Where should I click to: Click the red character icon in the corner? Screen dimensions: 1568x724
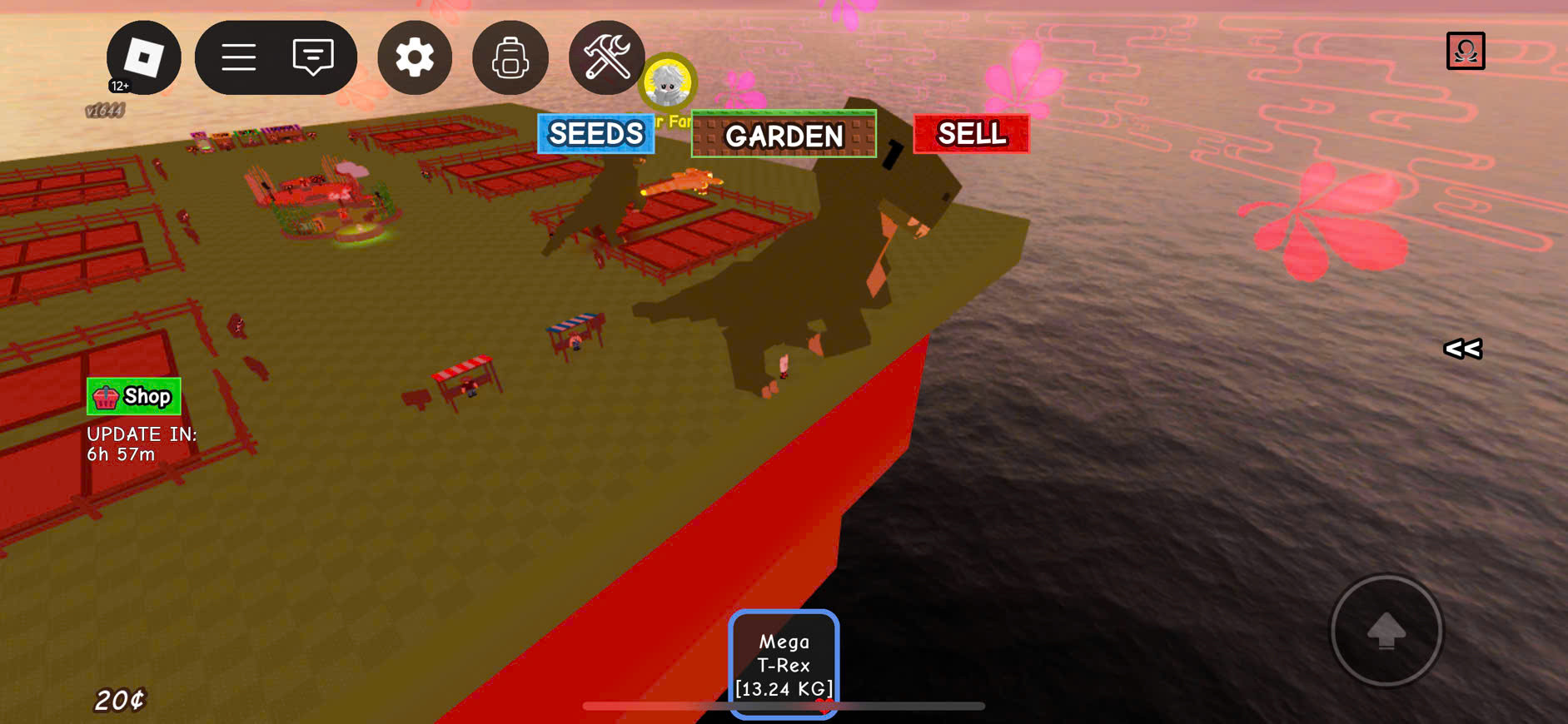tap(1466, 51)
